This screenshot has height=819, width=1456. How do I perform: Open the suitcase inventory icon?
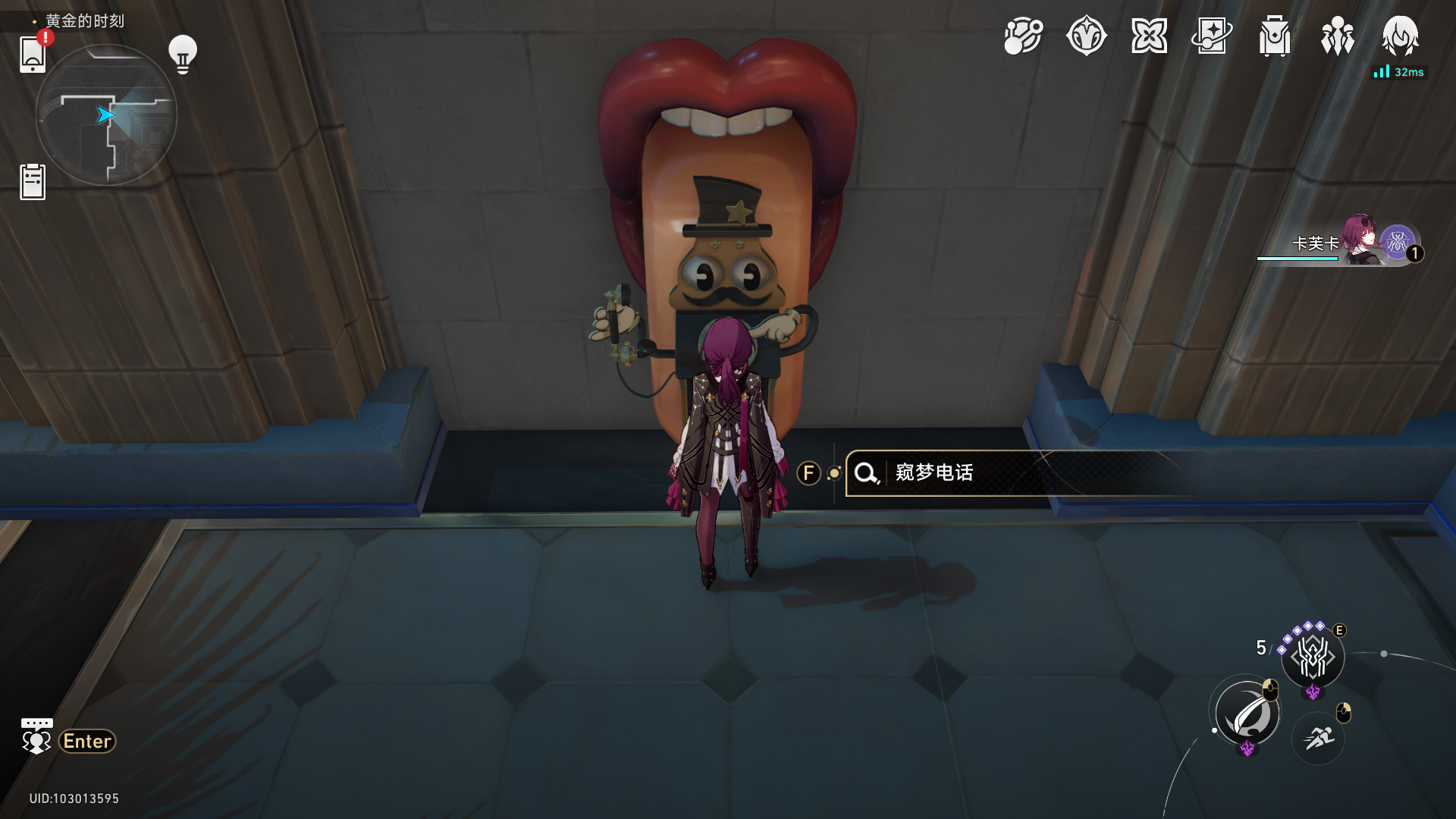click(x=1275, y=36)
